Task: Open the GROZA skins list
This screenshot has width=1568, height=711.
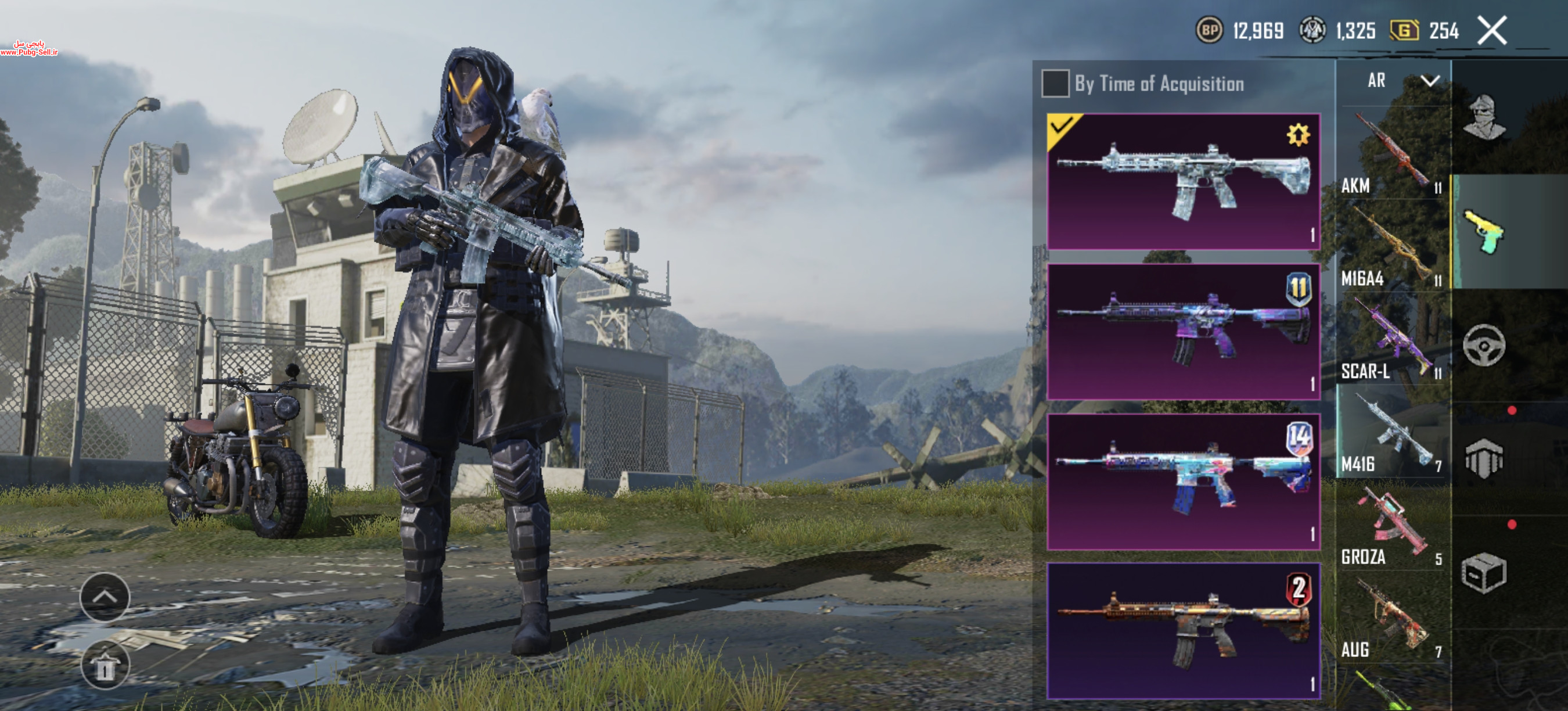Action: [1392, 526]
